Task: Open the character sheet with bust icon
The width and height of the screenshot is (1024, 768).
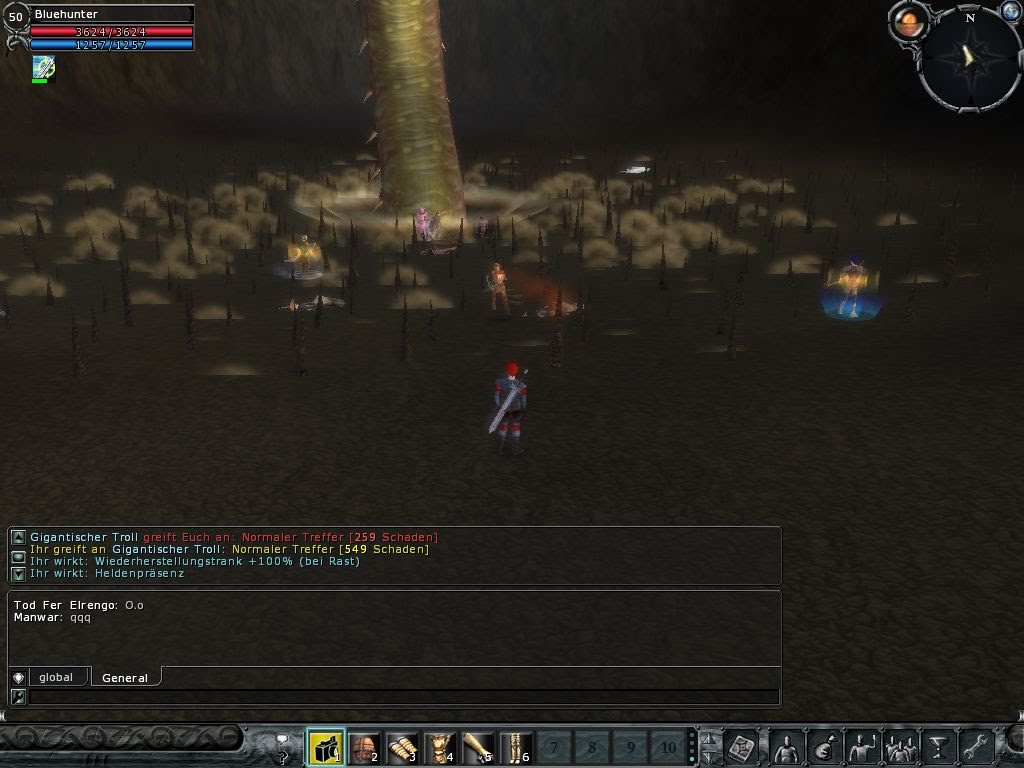Action: 787,747
